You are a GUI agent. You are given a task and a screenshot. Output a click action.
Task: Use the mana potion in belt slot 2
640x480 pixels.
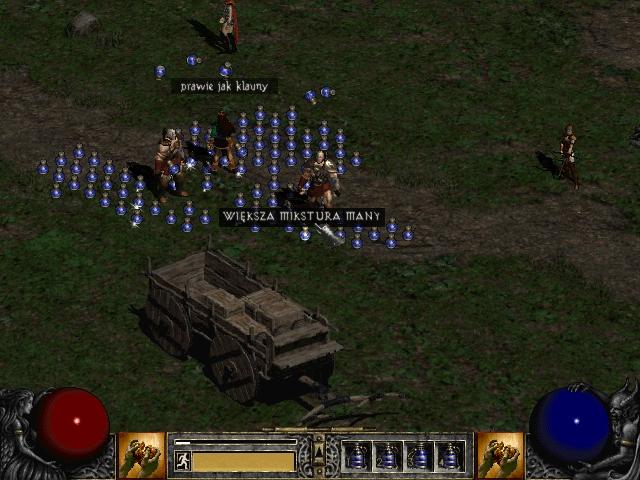coord(388,456)
